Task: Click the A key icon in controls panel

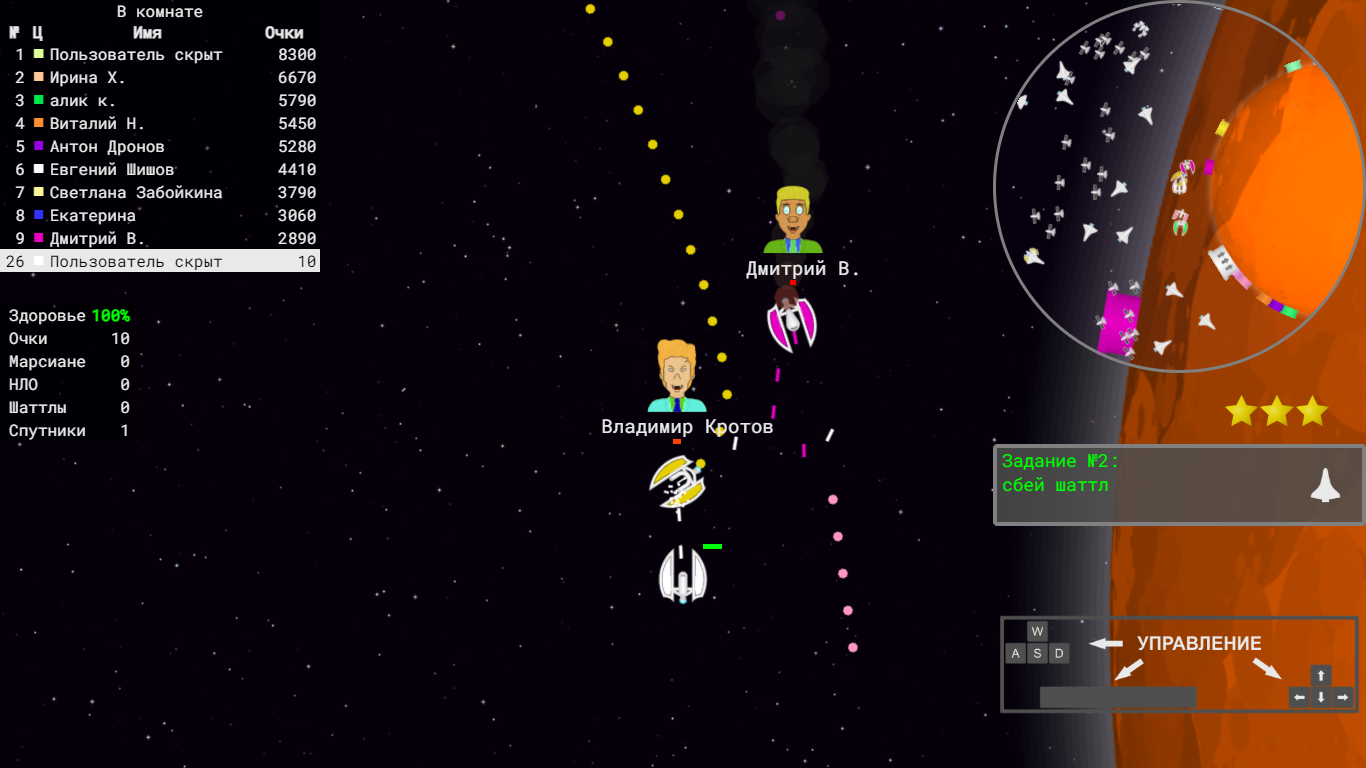Action: click(1015, 652)
